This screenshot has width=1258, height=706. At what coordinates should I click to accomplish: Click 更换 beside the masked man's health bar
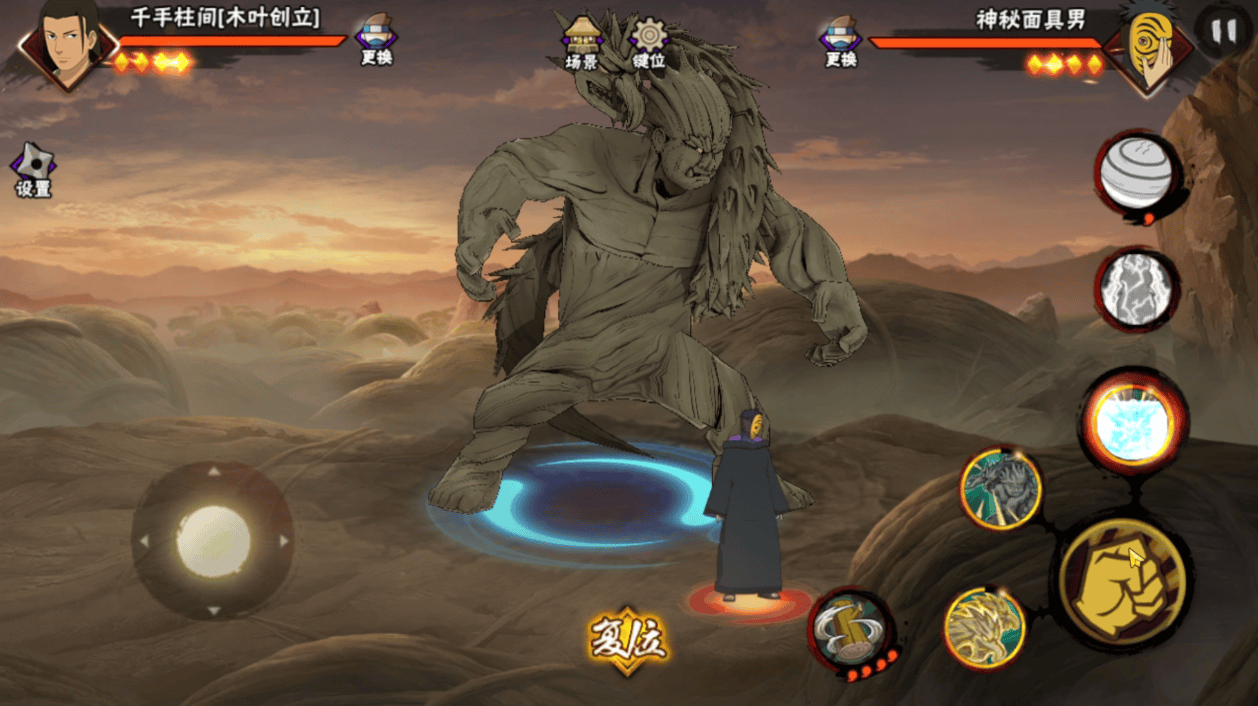pos(840,40)
